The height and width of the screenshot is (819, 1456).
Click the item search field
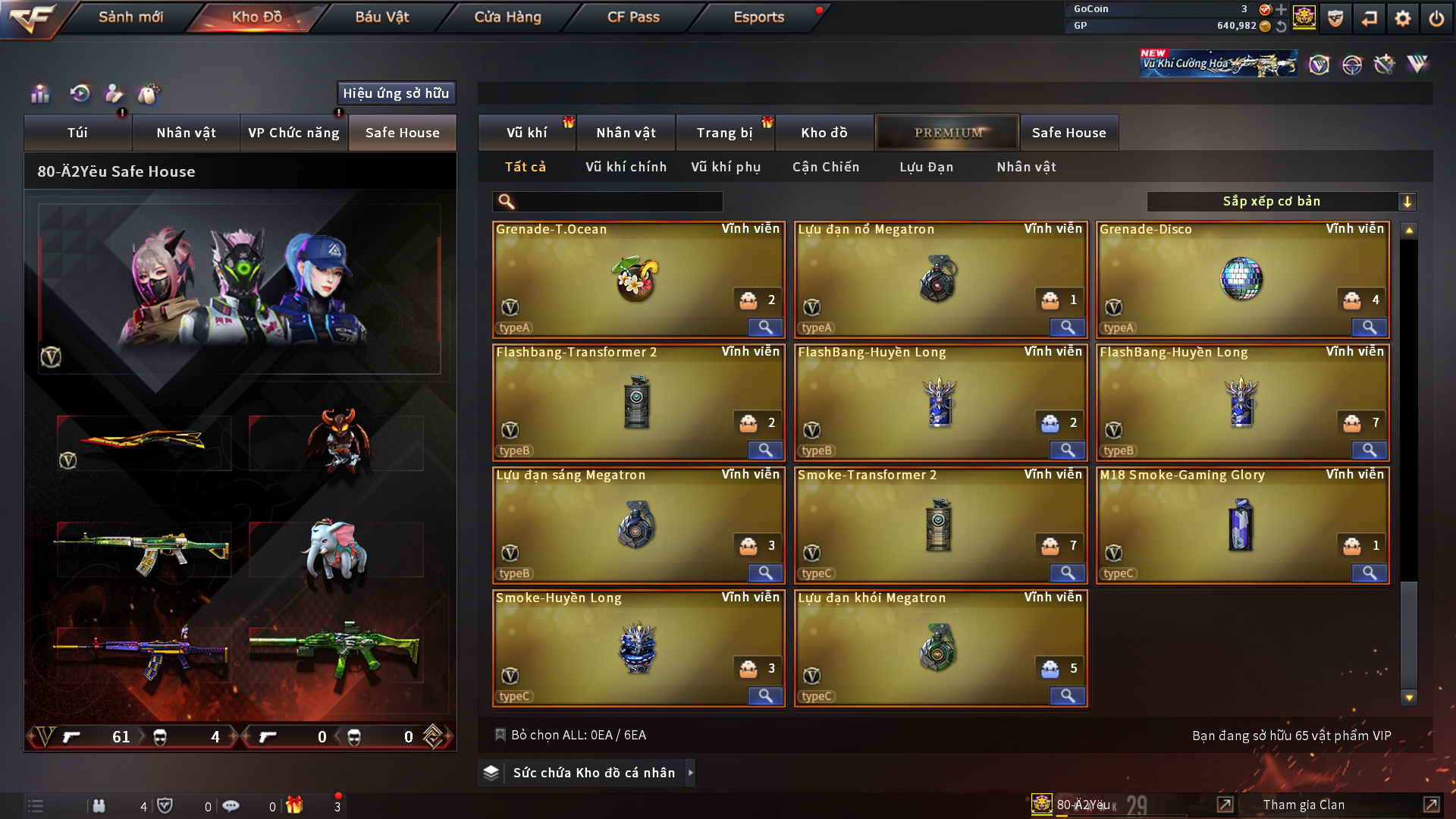pos(618,202)
